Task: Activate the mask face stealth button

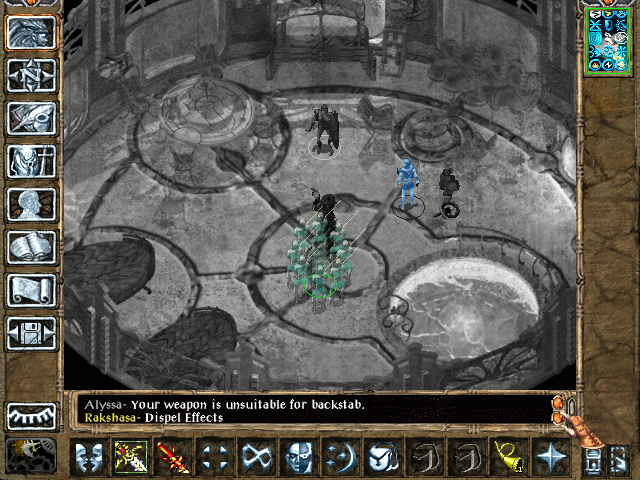Action: click(299, 457)
